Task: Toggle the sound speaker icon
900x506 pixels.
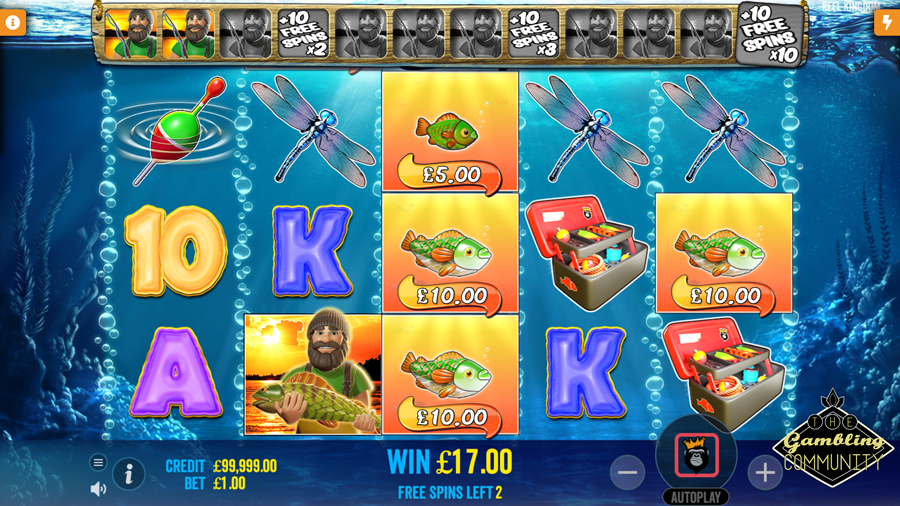Action: tap(98, 489)
